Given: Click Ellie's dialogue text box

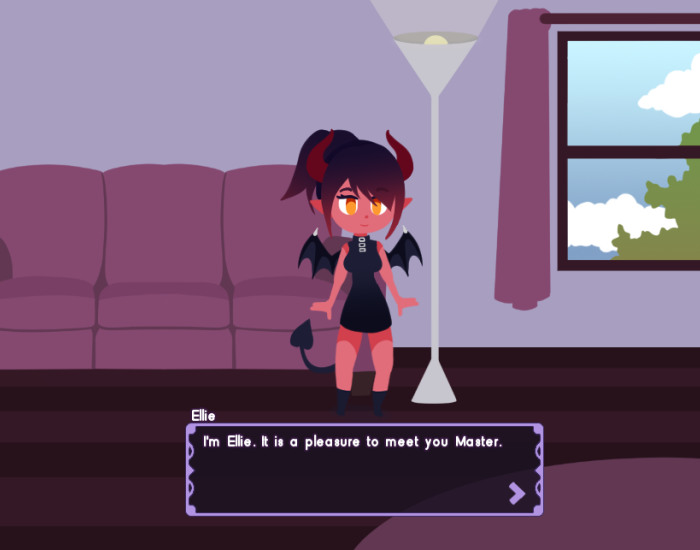Looking at the screenshot, I should pos(364,468).
